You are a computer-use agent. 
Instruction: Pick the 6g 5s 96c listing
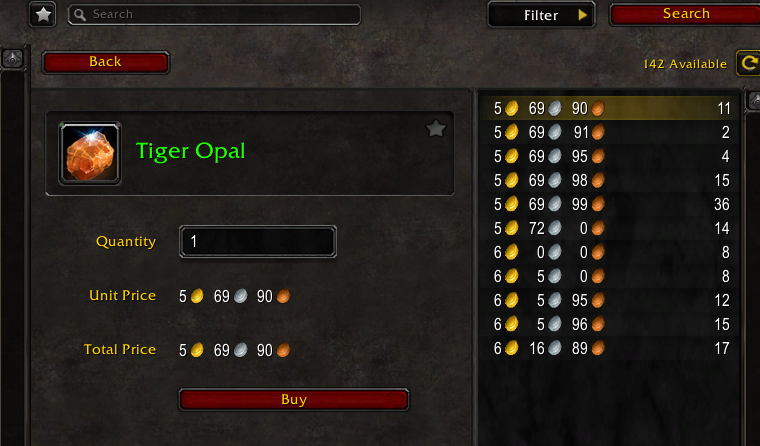click(610, 324)
